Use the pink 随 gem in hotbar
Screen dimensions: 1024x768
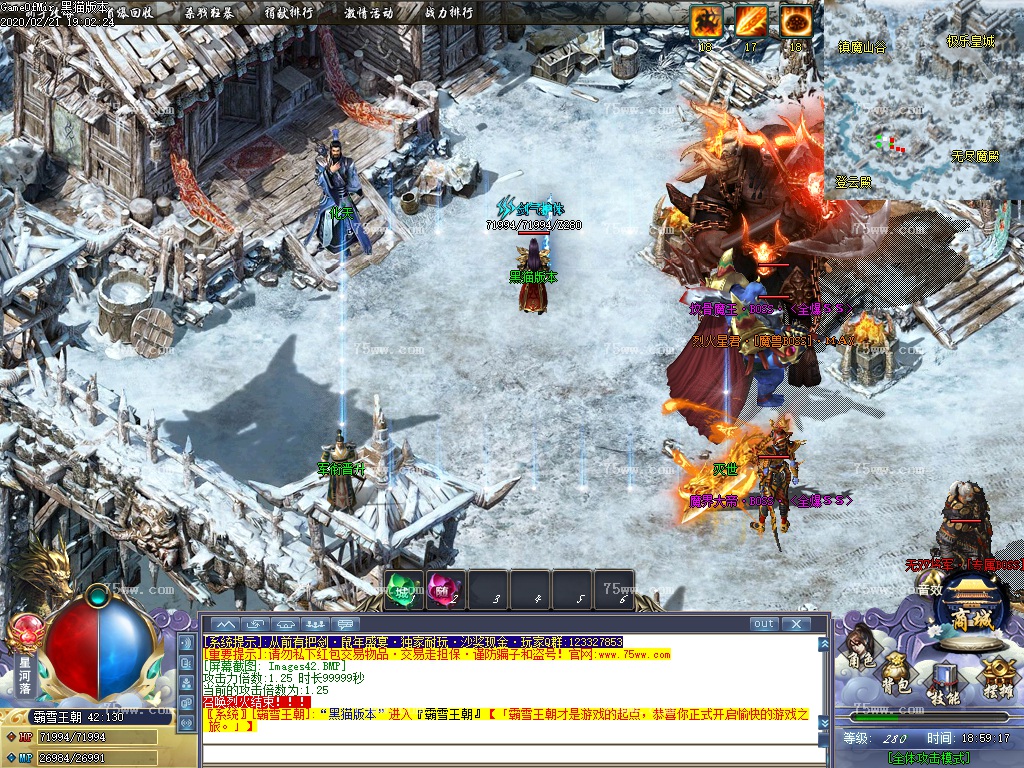click(x=441, y=589)
